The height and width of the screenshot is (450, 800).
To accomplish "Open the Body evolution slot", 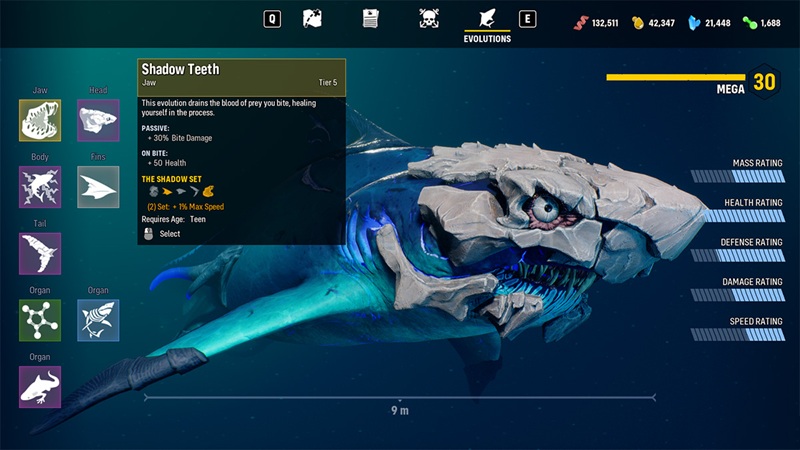I will [x=40, y=187].
